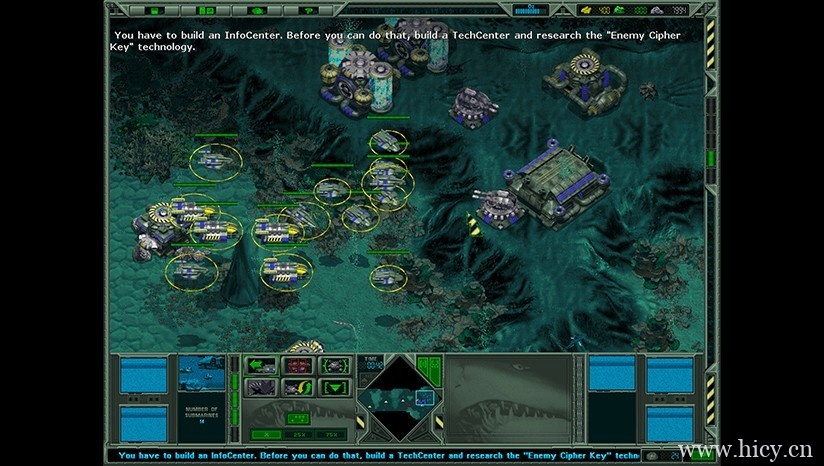The height and width of the screenshot is (466, 824).
Task: Activate the red crosshair attack command
Action: point(297,365)
